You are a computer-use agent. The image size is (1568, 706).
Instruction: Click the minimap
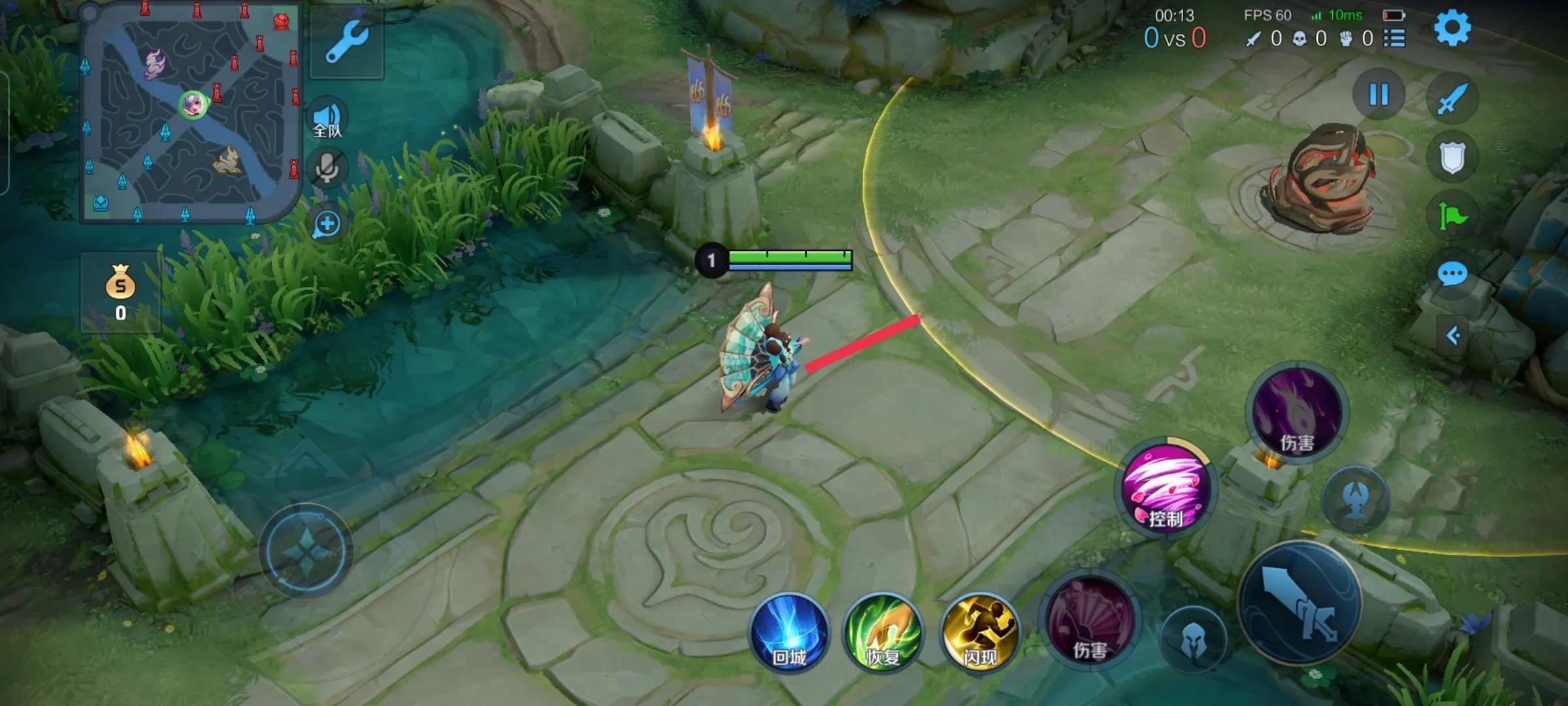[189, 112]
